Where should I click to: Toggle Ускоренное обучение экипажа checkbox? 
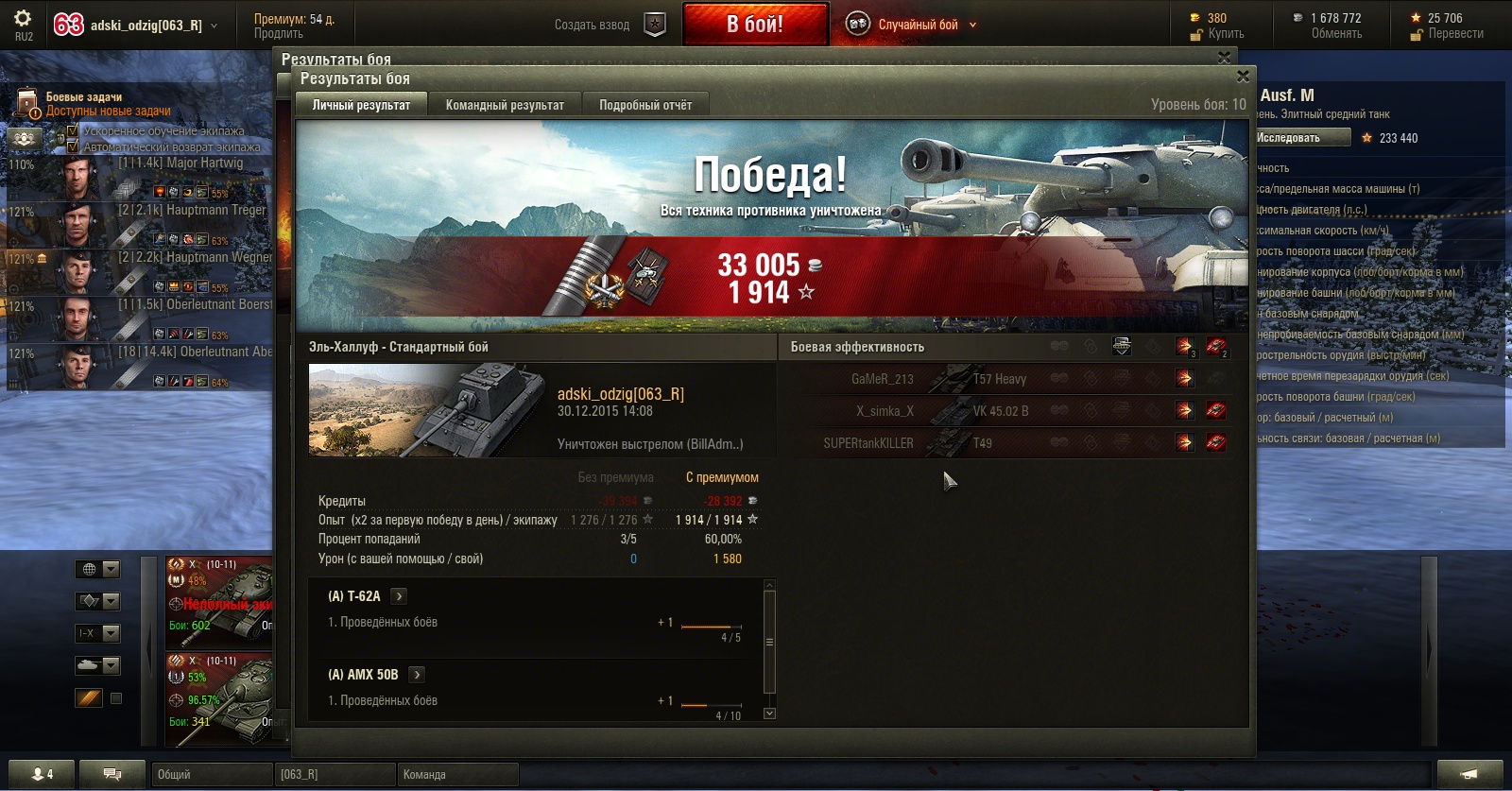coord(73,130)
